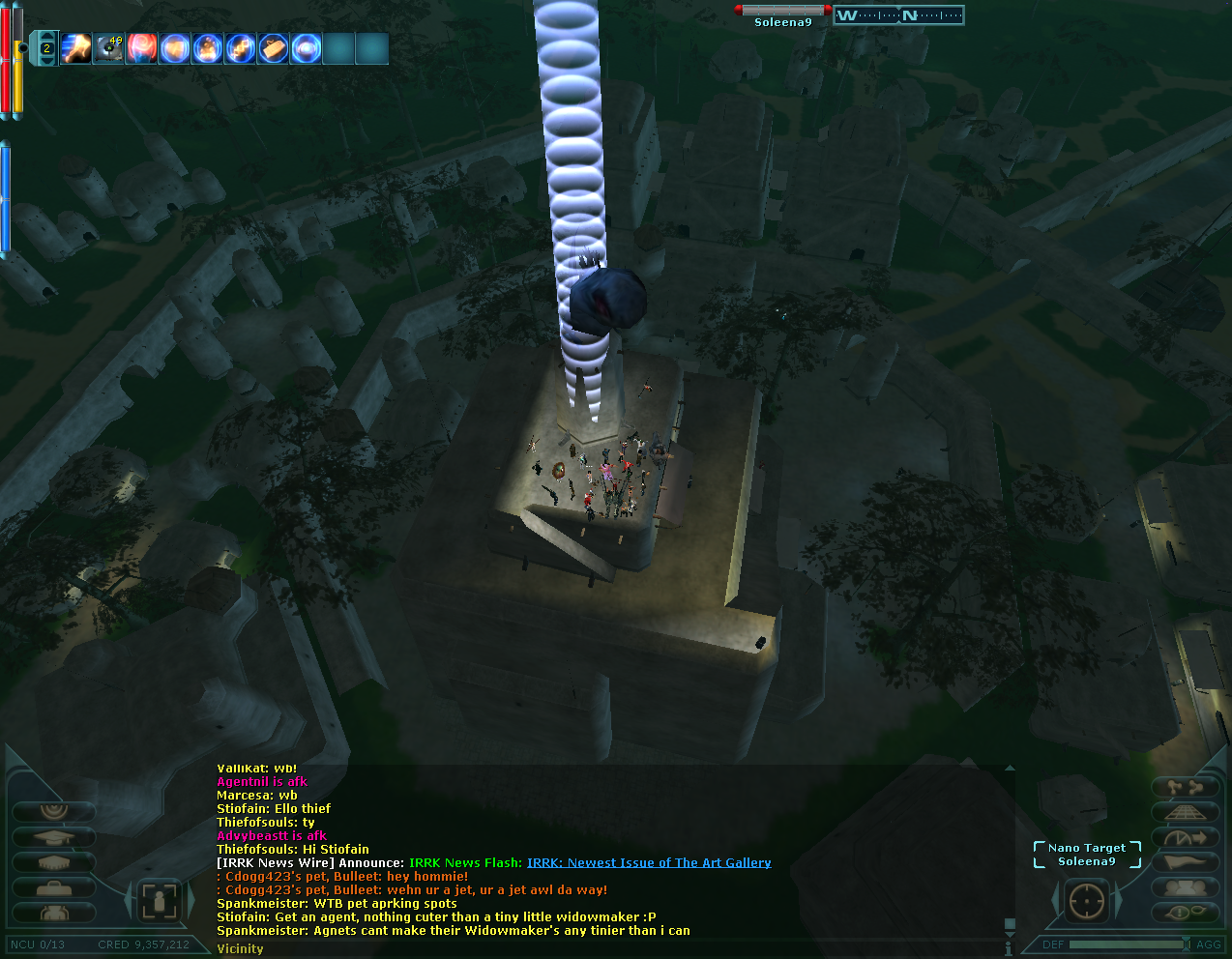
Task: Open the team members button
Action: pyautogui.click(x=1184, y=887)
